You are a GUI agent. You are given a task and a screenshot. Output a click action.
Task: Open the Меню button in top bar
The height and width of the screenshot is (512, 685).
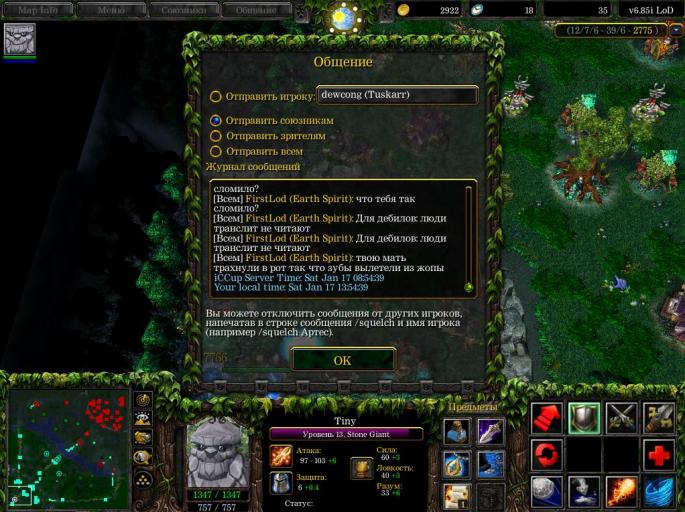[111, 10]
